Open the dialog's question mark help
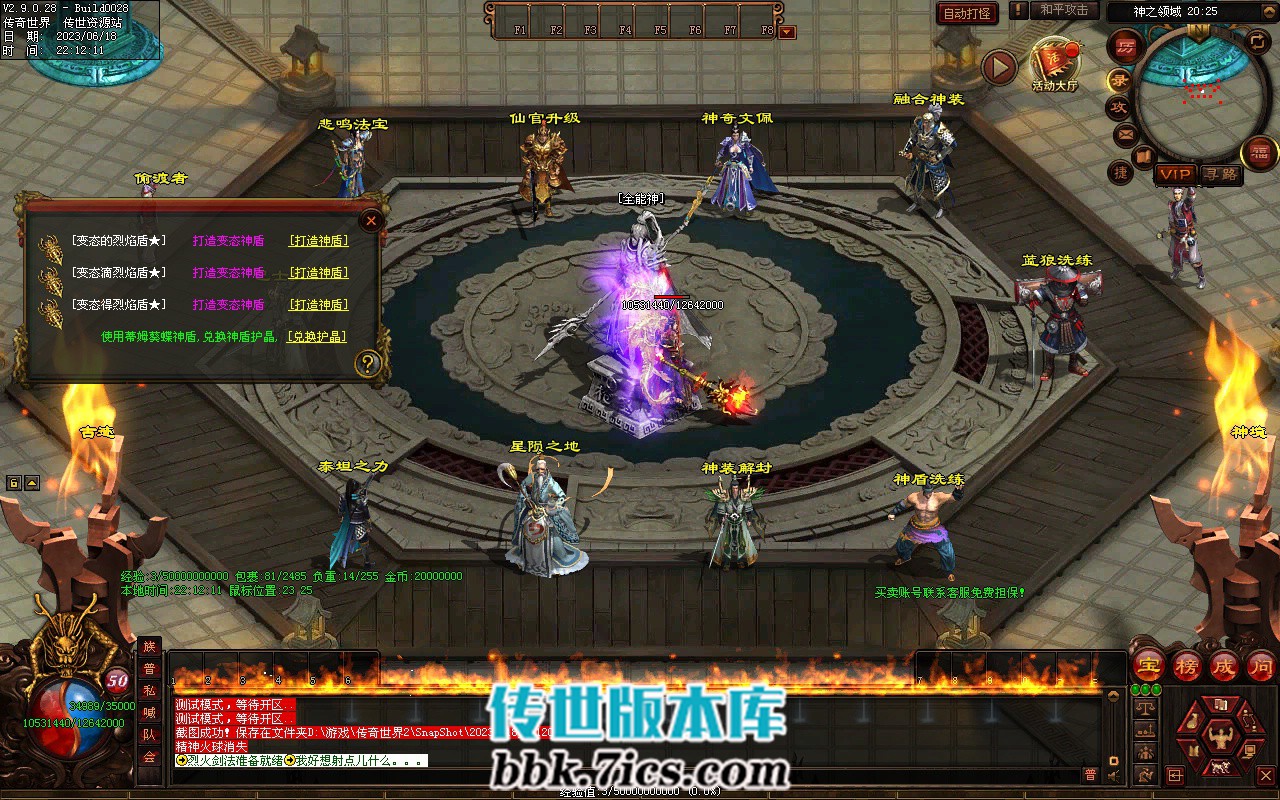The height and width of the screenshot is (800, 1280). (x=368, y=363)
